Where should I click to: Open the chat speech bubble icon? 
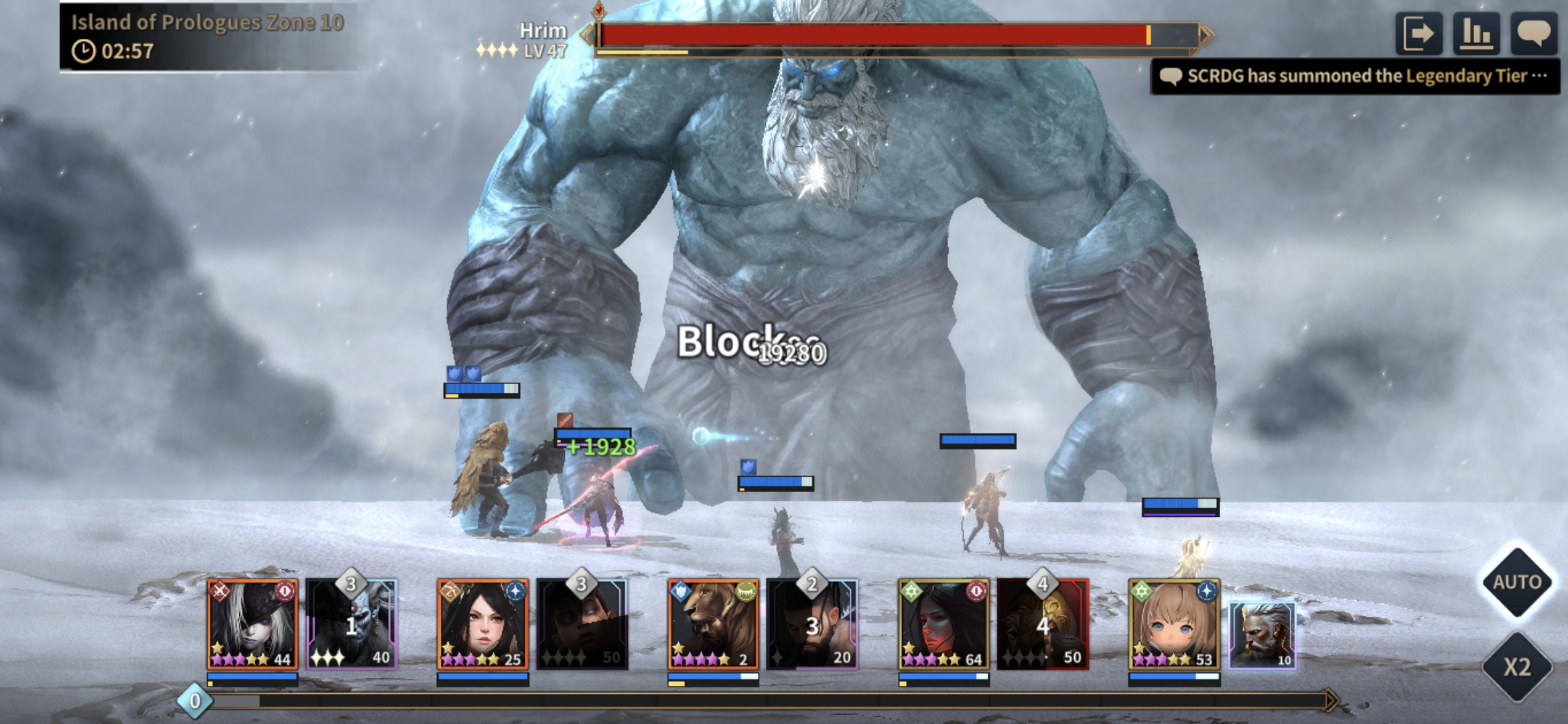[x=1534, y=34]
